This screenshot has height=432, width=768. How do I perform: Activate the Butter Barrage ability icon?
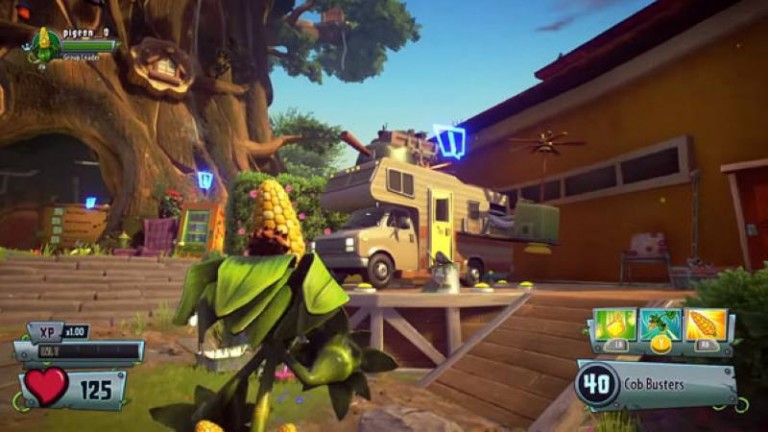(x=615, y=325)
